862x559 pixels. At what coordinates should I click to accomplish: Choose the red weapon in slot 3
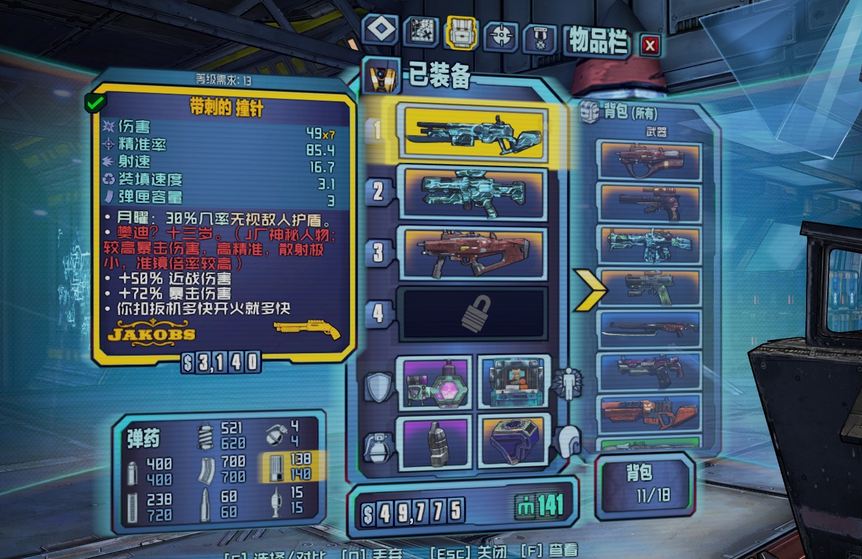click(473, 252)
